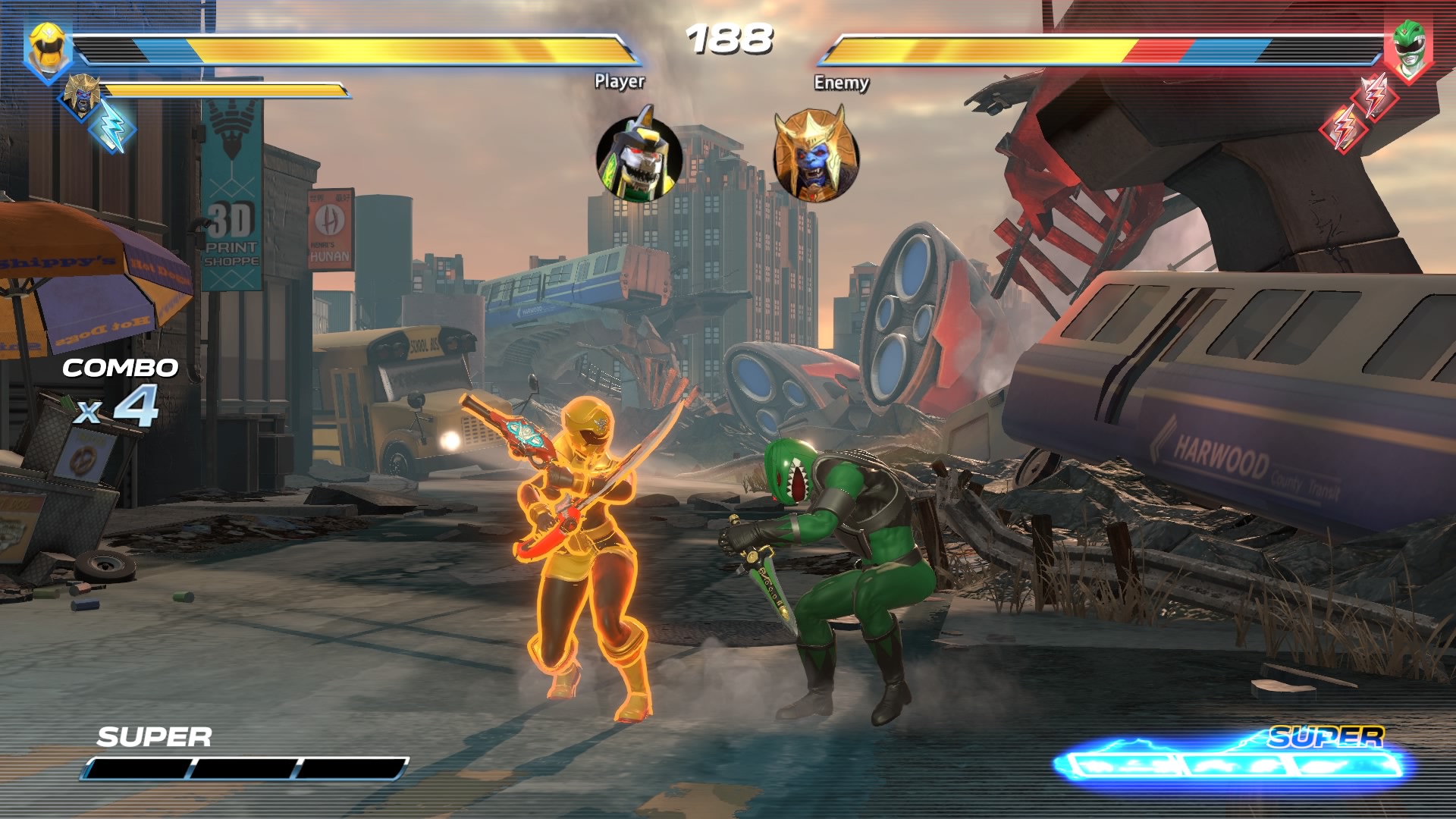Activate the Dragonzord ultra icon
Screen dimensions: 1456x819
[639, 157]
